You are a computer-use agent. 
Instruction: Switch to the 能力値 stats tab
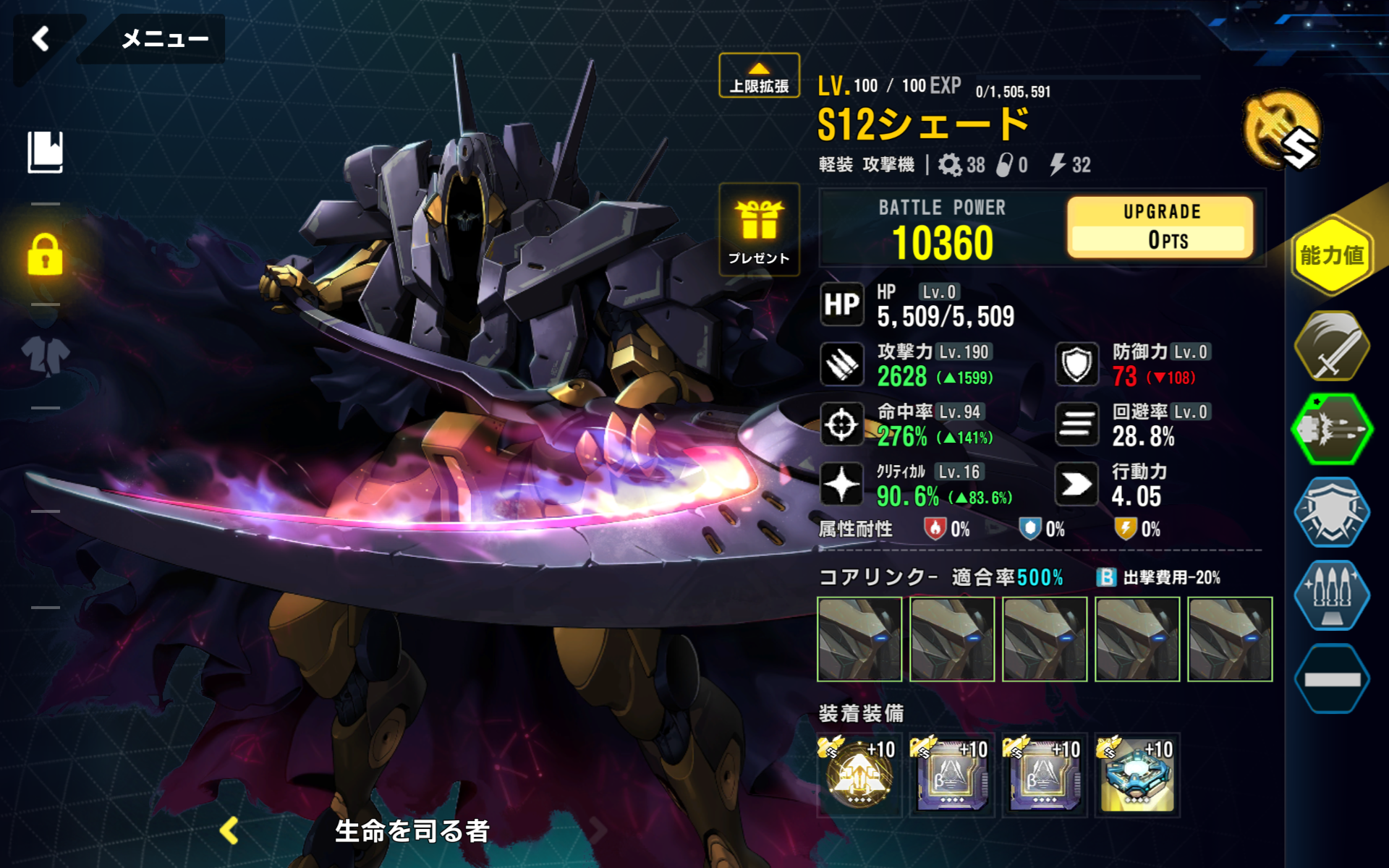pos(1331,255)
